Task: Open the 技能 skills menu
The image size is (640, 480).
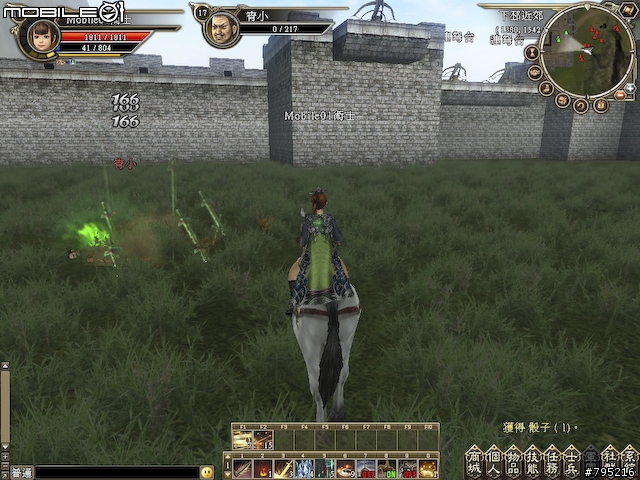Action: [532, 461]
